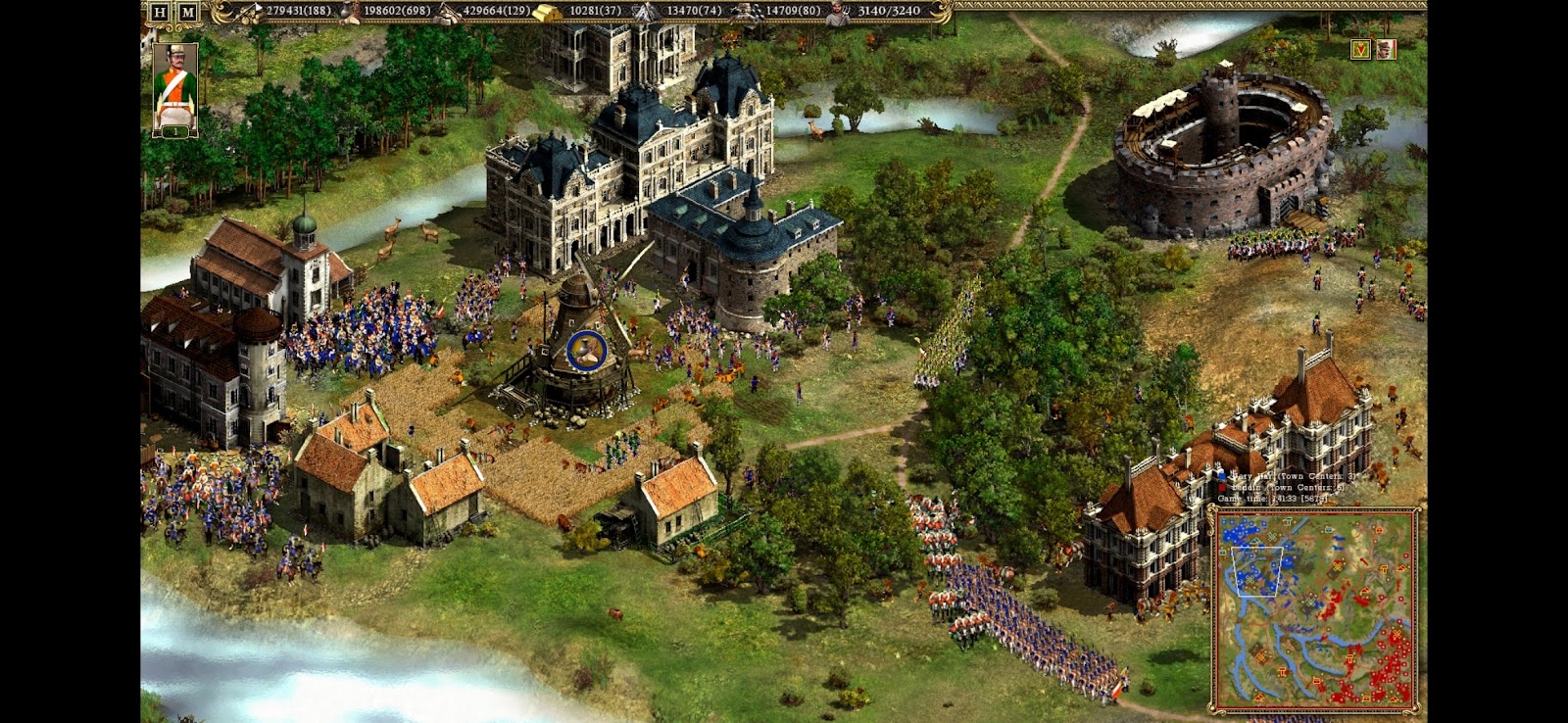Open the M menu button
This screenshot has width=1568, height=723.
pos(187,12)
